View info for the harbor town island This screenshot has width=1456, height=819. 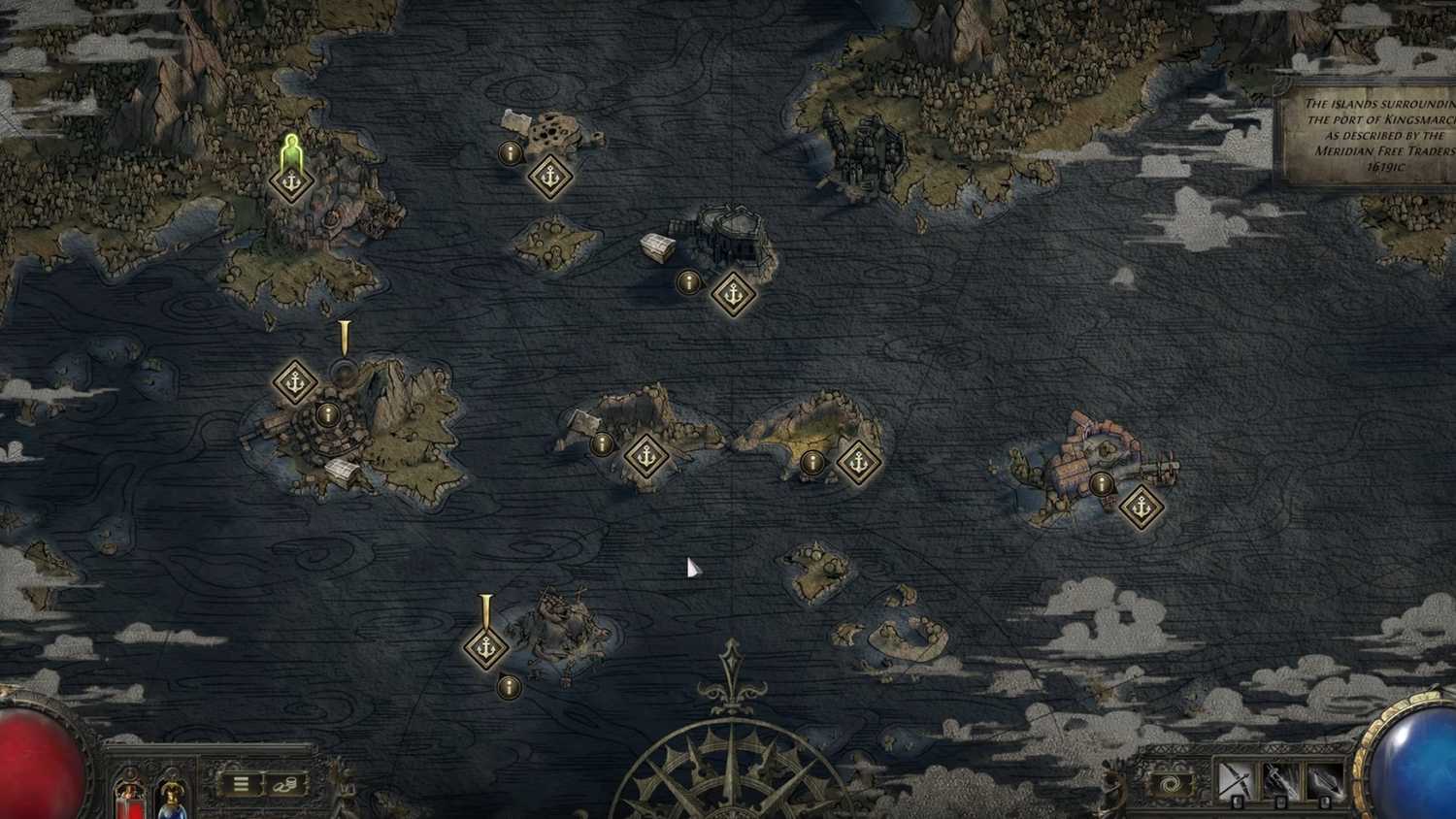click(x=1101, y=483)
